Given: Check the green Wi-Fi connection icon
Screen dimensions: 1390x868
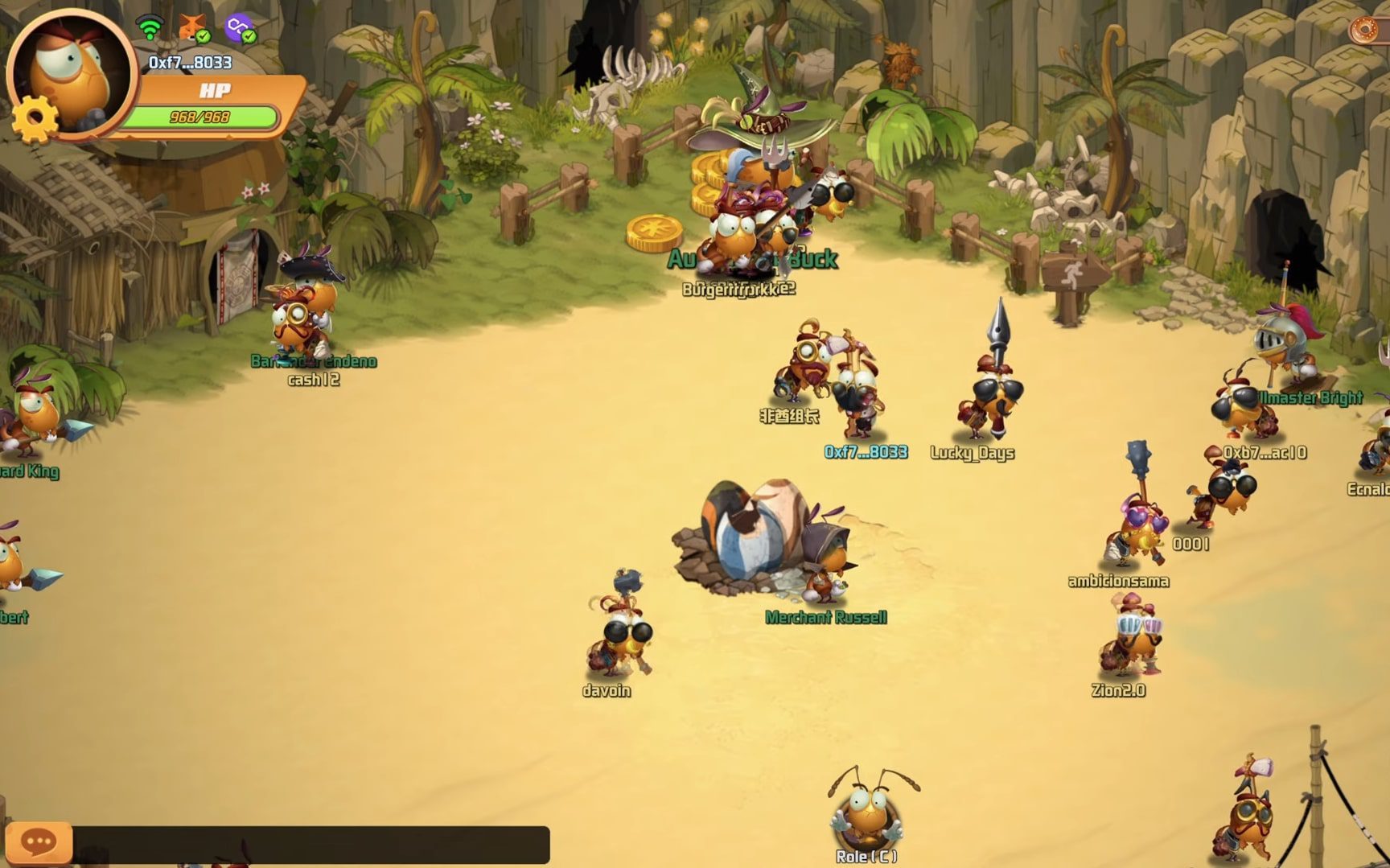Looking at the screenshot, I should point(150,28).
